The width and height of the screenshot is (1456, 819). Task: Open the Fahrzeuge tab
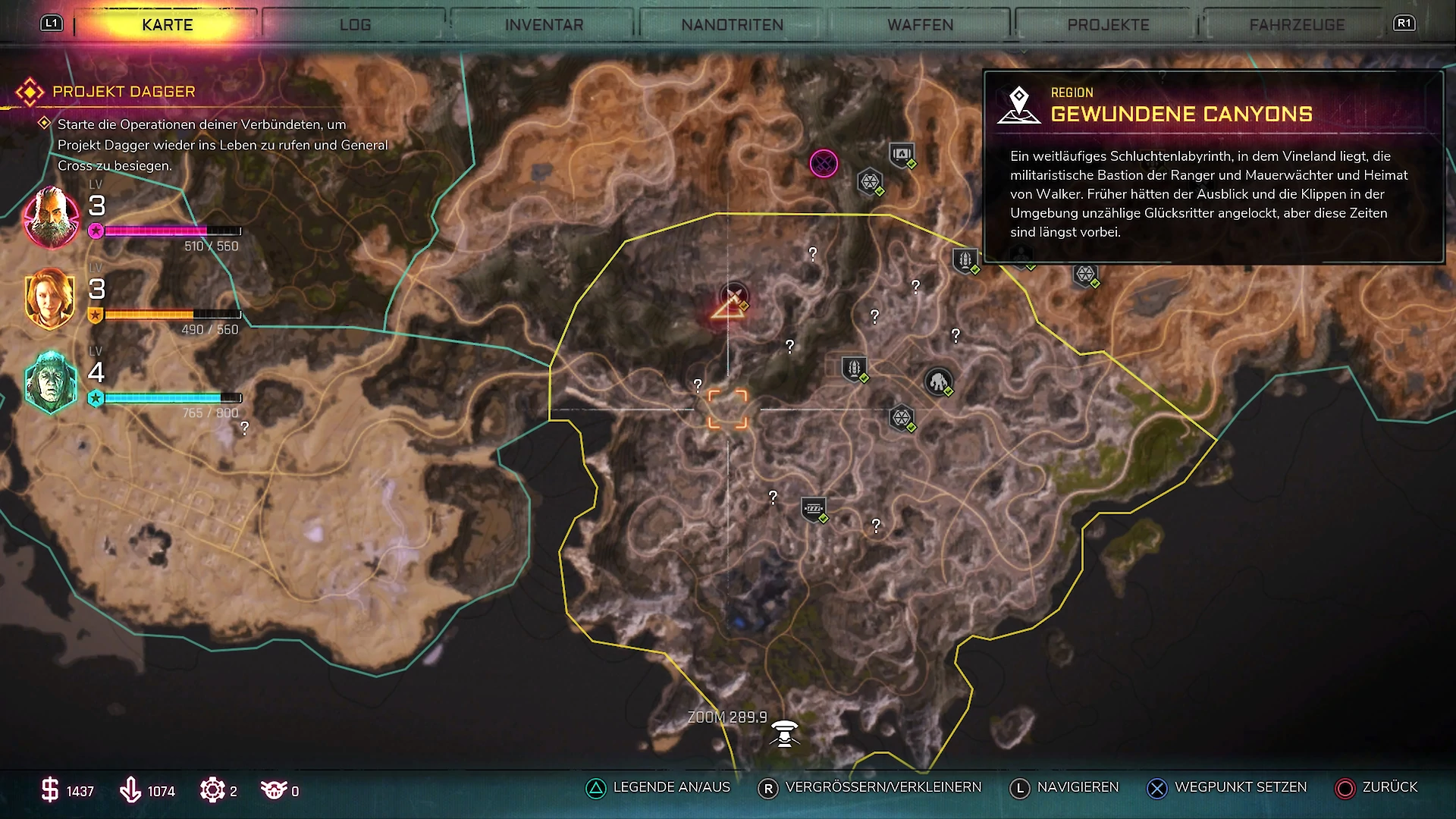click(1297, 25)
